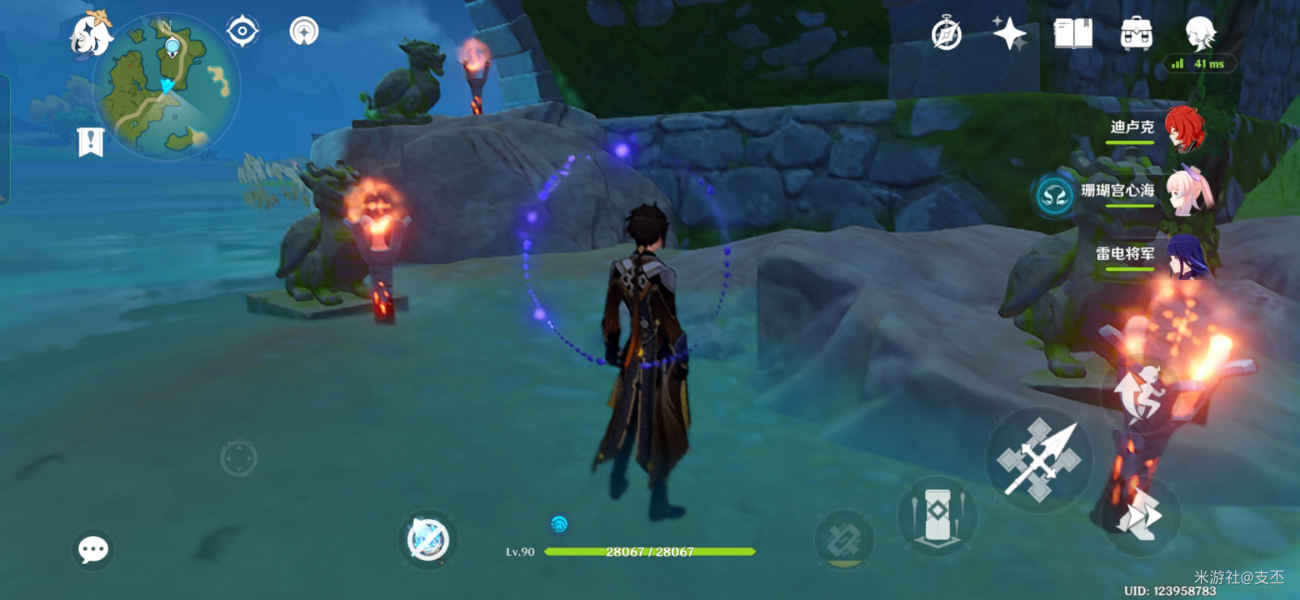The height and width of the screenshot is (600, 1300).
Task: Open the character profile screen icon
Action: tap(1200, 34)
